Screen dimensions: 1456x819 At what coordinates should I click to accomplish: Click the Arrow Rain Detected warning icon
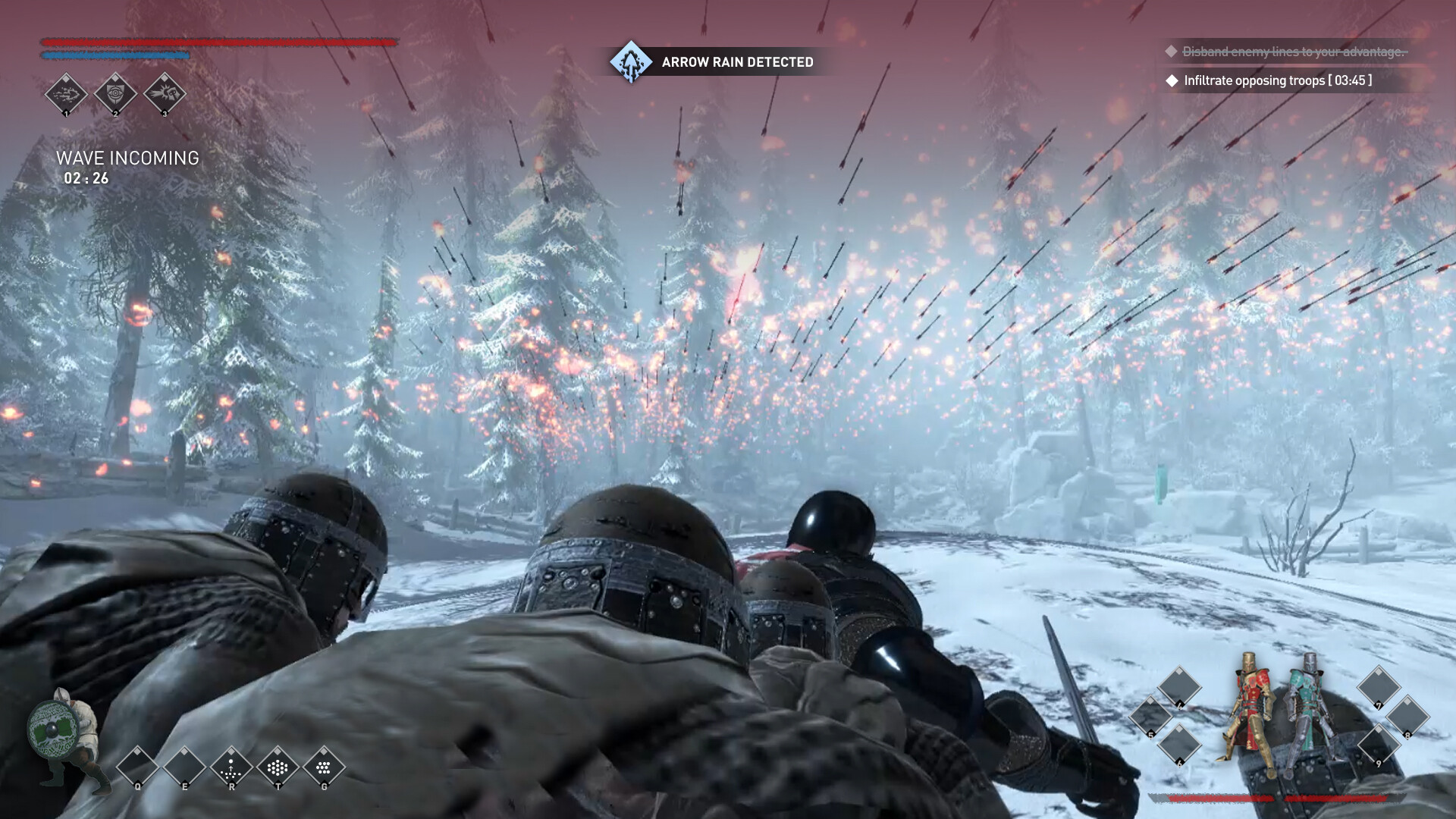(629, 62)
